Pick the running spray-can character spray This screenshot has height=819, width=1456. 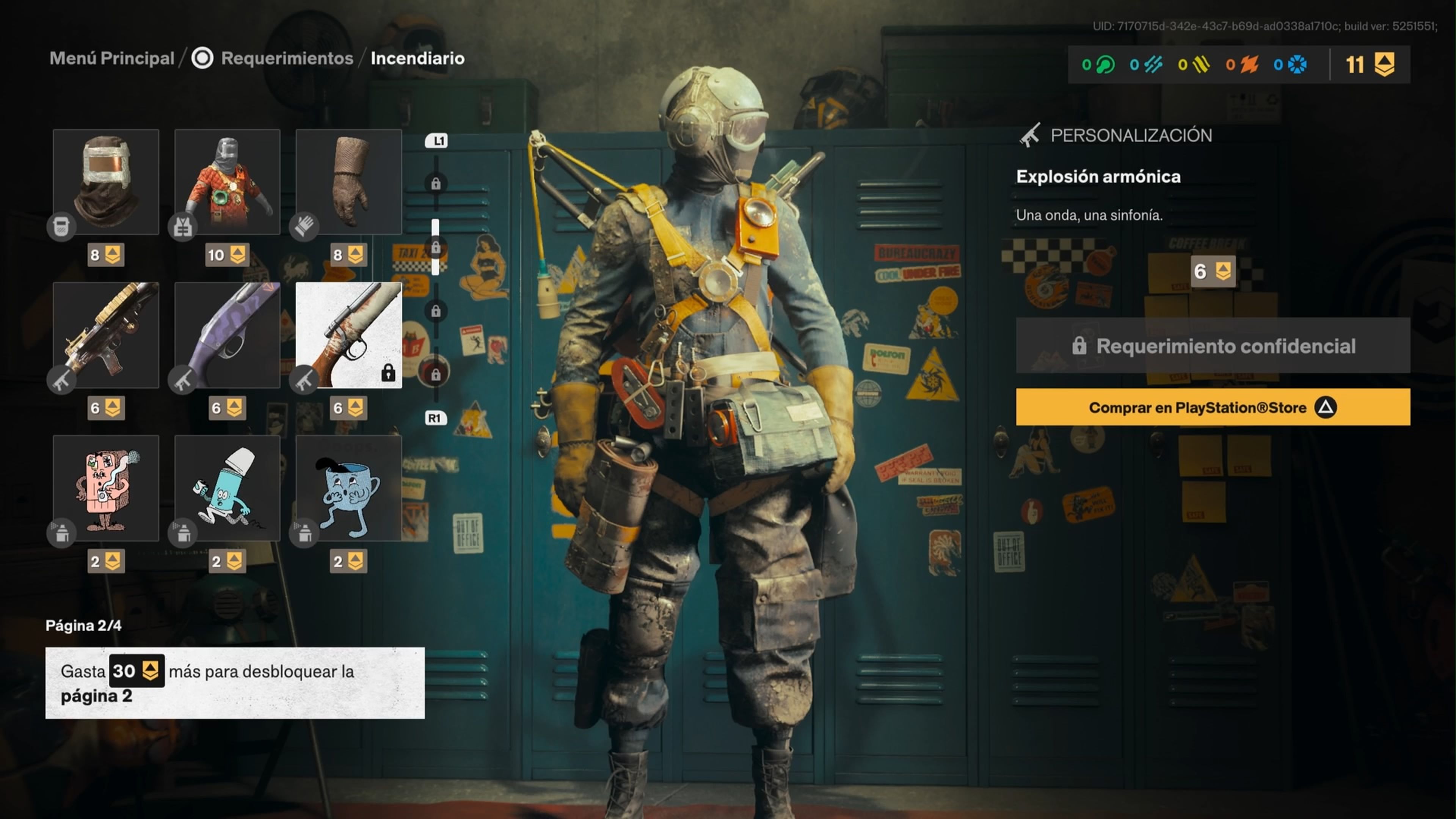tap(227, 488)
